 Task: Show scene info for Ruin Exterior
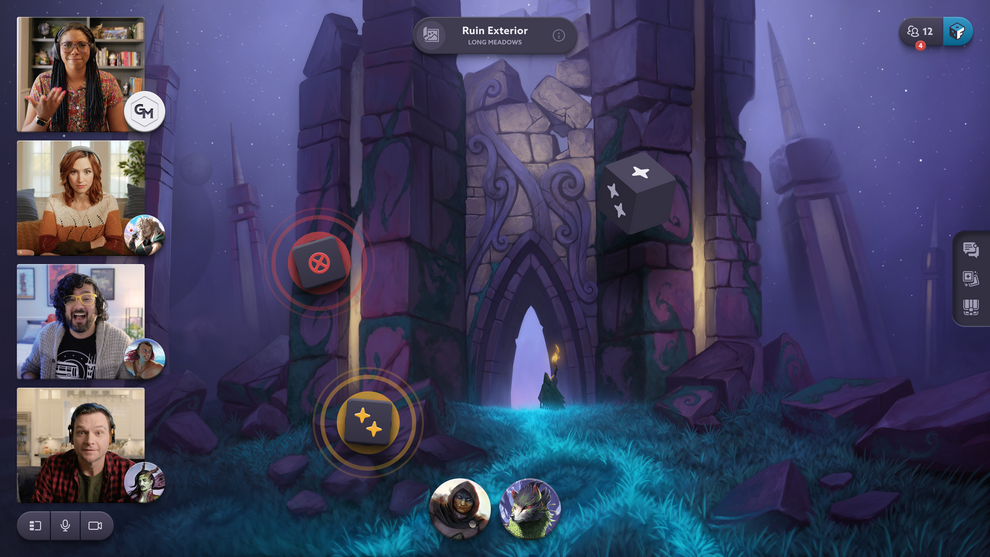(558, 36)
